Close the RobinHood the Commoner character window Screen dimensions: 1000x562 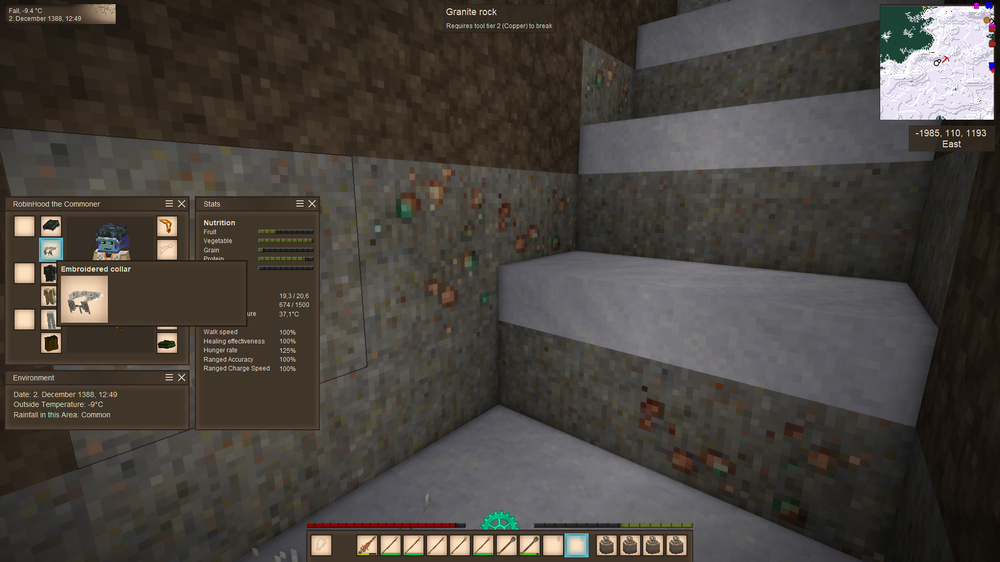pos(181,204)
